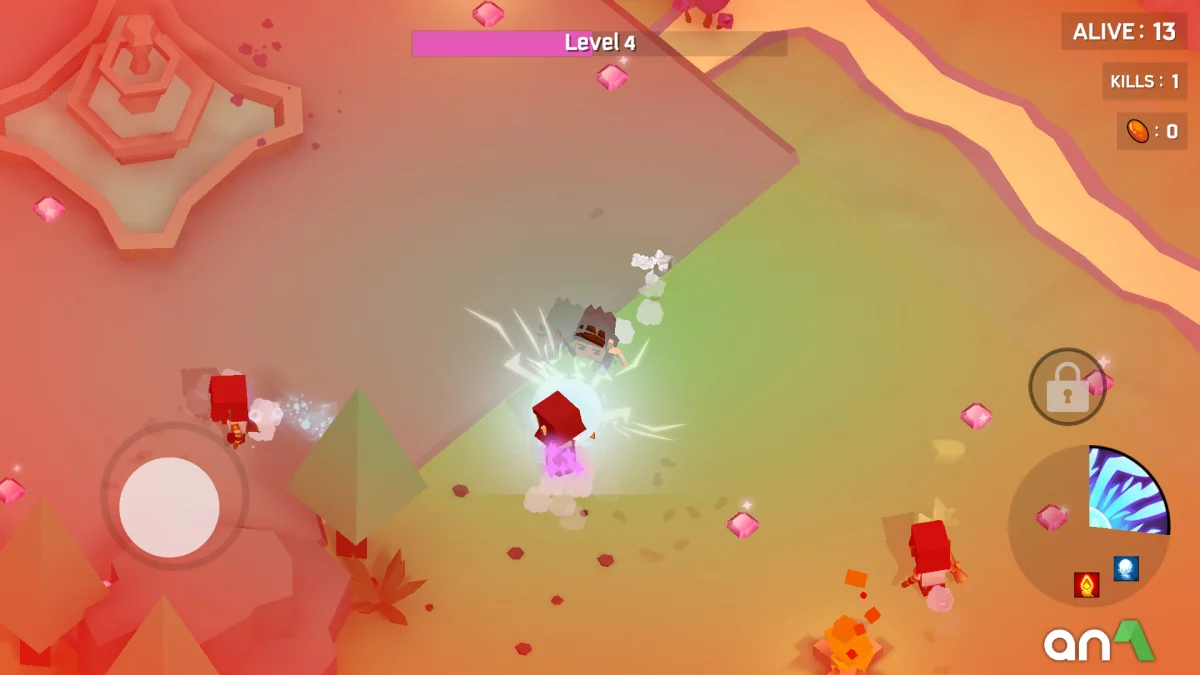Select the blue frost orb skill icon
1200x675 pixels.
1126,569
